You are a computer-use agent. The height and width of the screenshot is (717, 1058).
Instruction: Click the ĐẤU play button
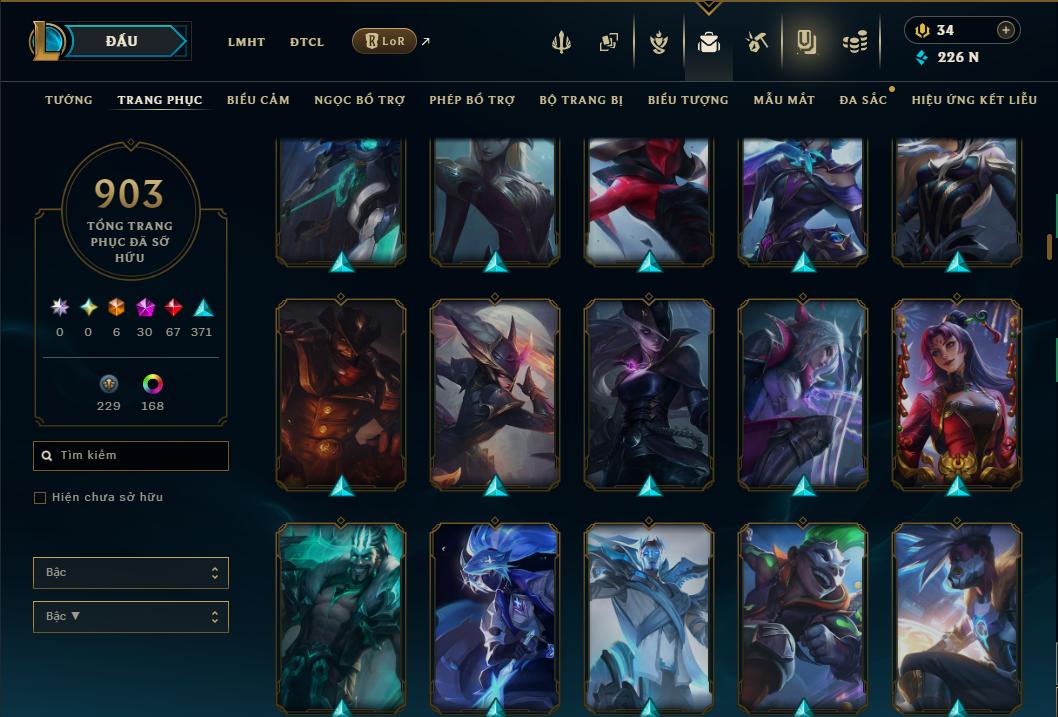coord(121,41)
